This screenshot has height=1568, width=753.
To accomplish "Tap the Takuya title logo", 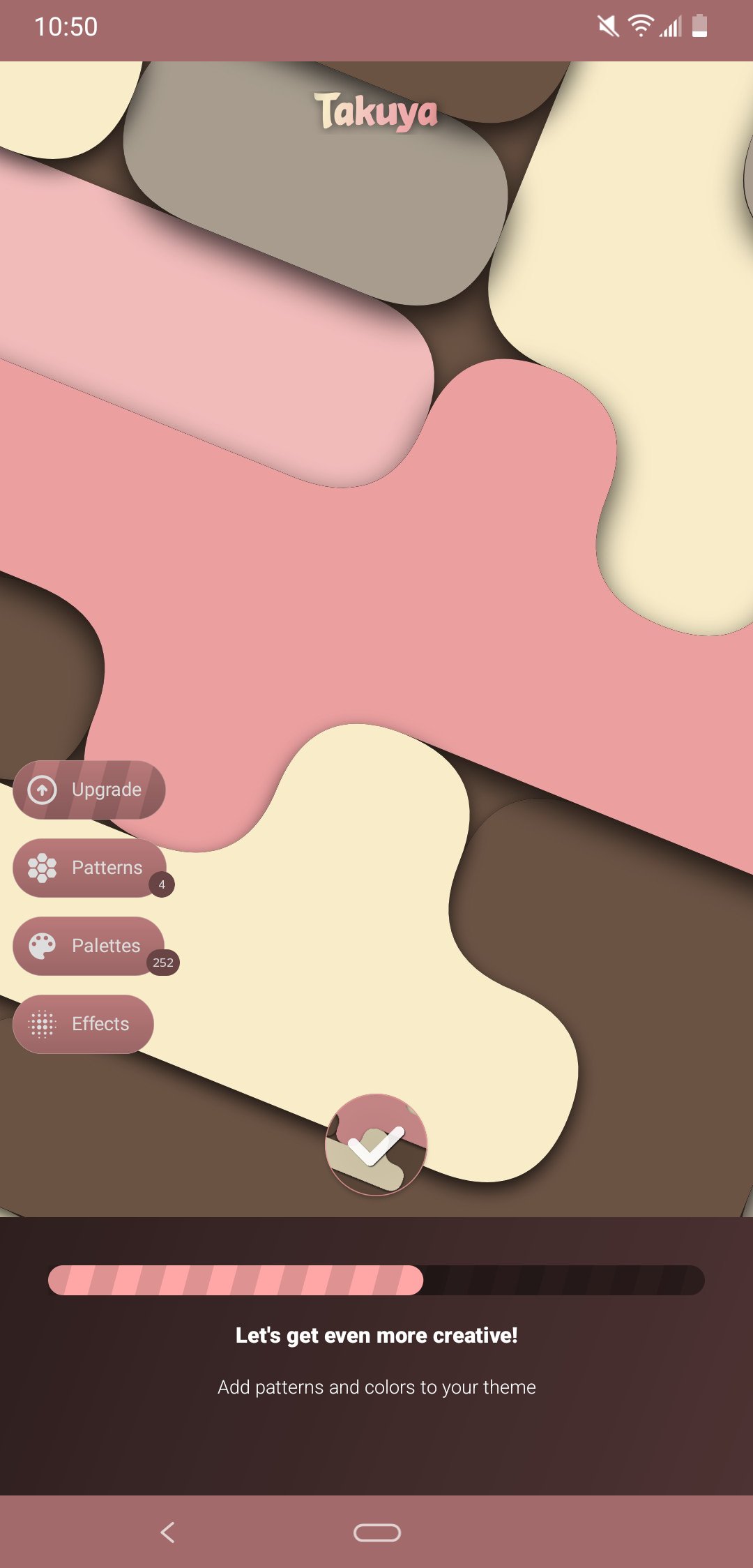I will coord(376,112).
